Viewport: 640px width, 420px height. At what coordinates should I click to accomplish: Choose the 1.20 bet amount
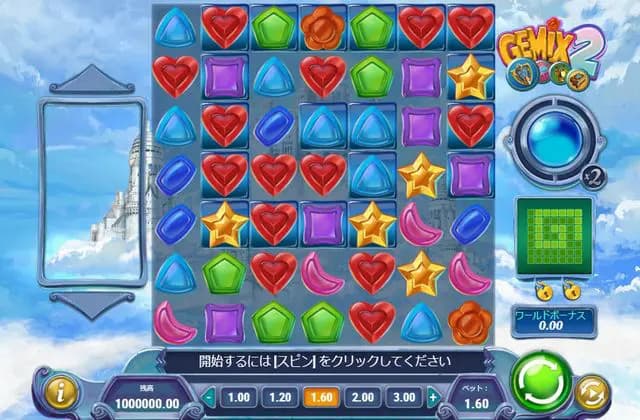click(x=277, y=396)
